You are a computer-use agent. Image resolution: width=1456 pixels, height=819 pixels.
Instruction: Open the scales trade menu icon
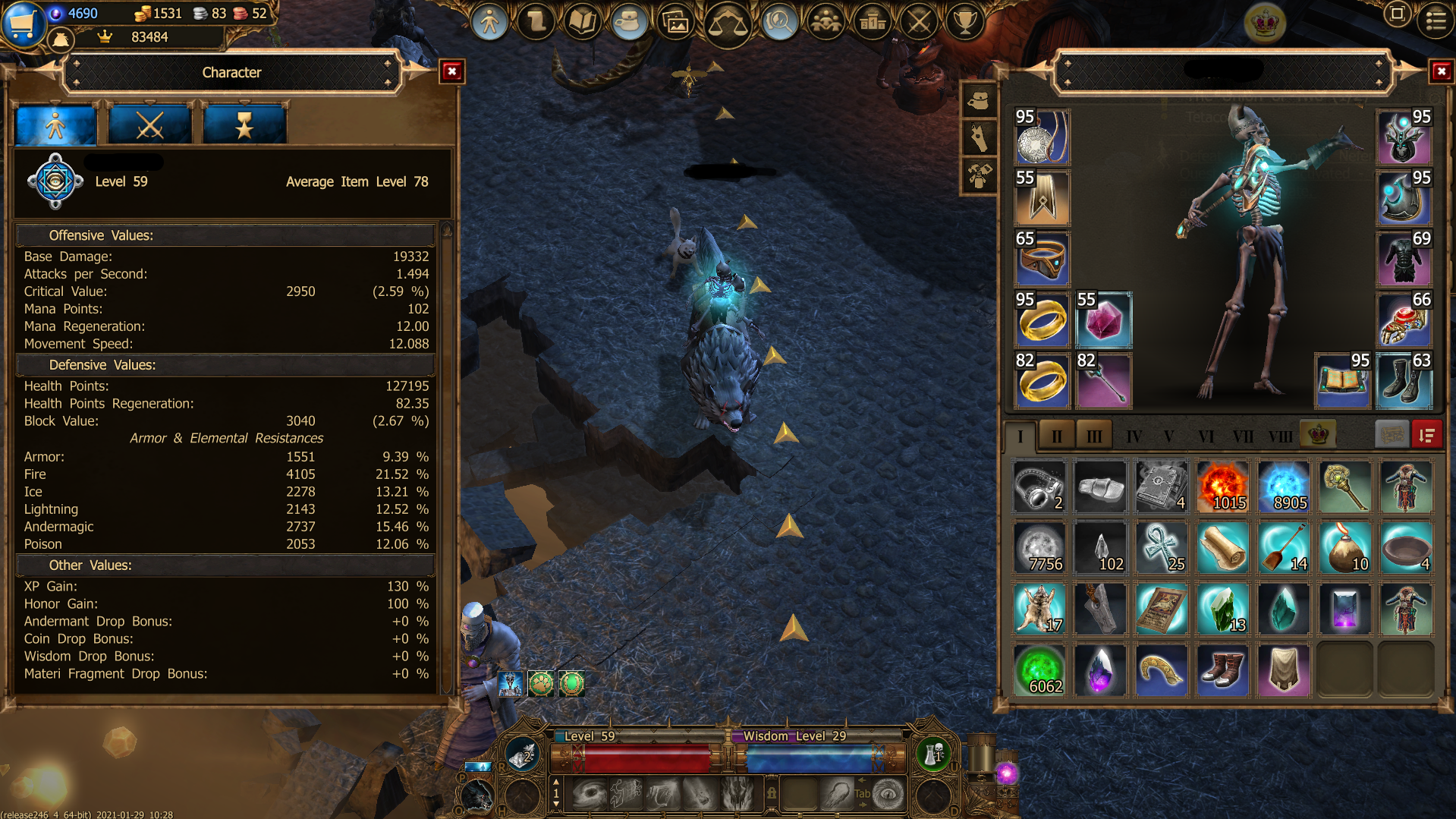727,24
